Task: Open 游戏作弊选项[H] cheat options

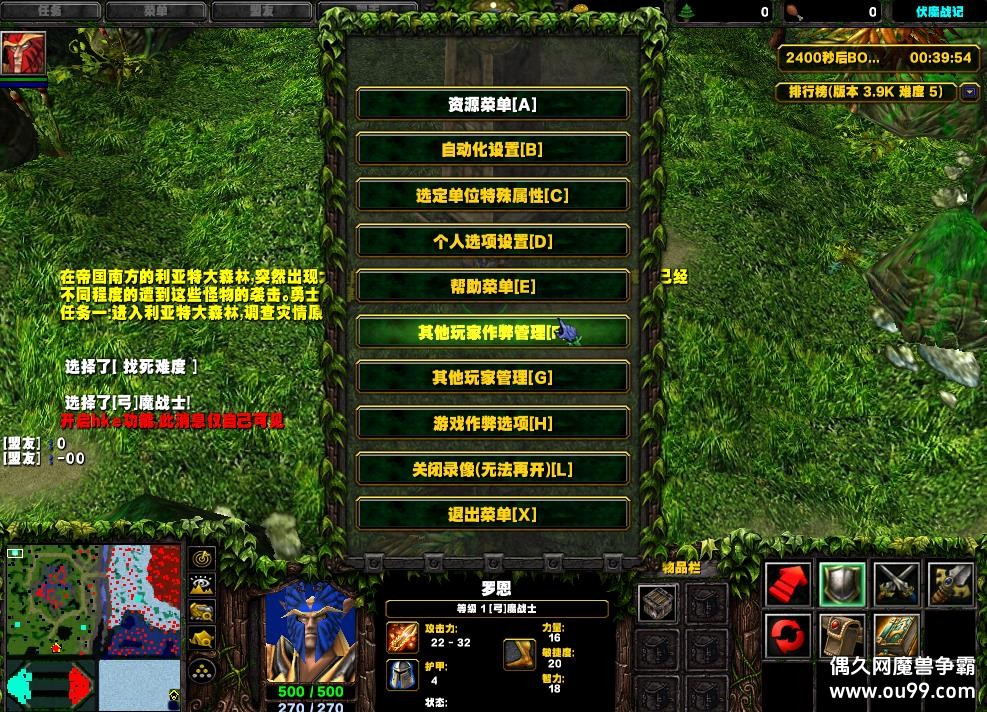Action: pyautogui.click(x=492, y=423)
